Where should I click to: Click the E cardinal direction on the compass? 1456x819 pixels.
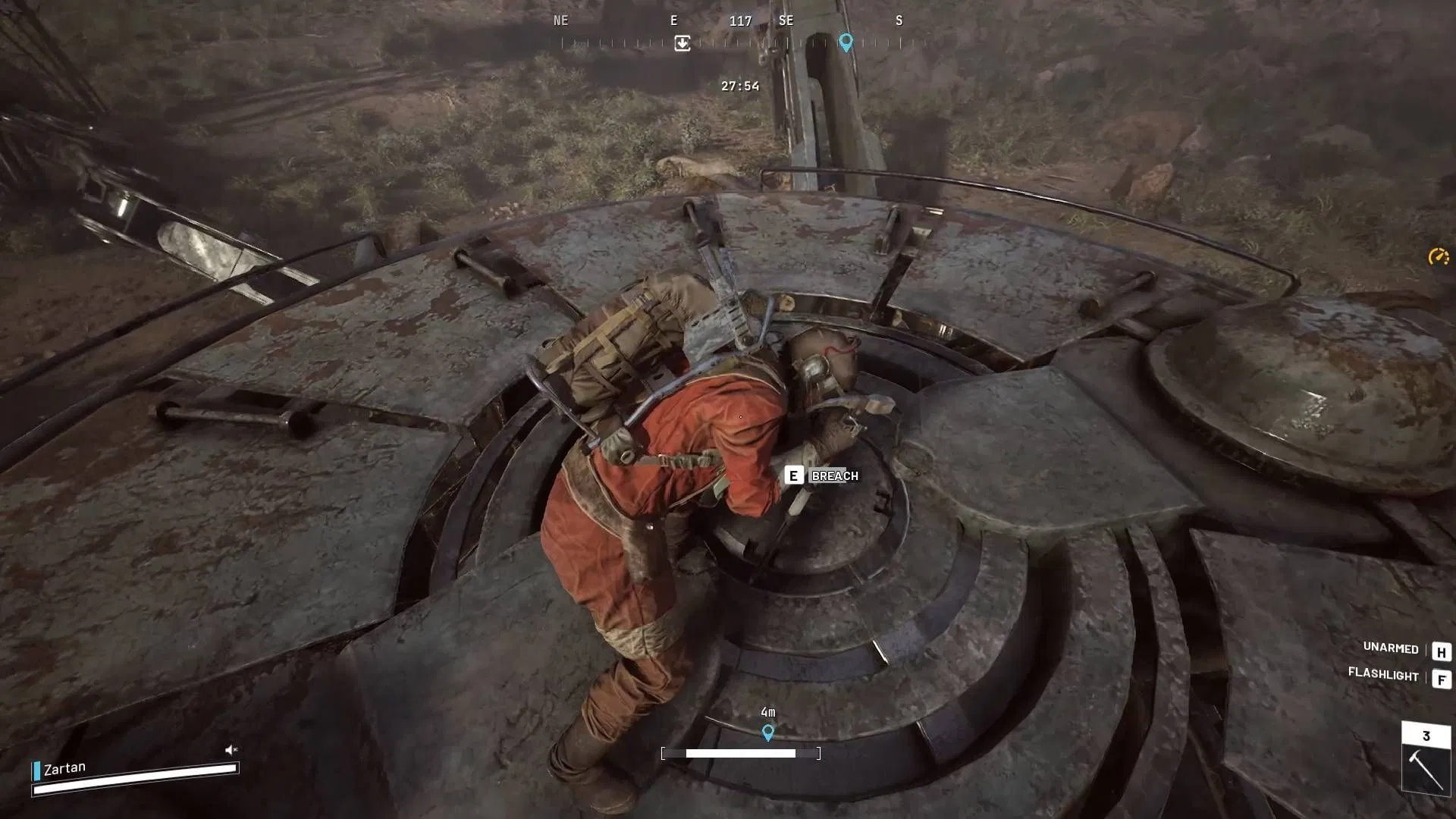click(x=673, y=20)
